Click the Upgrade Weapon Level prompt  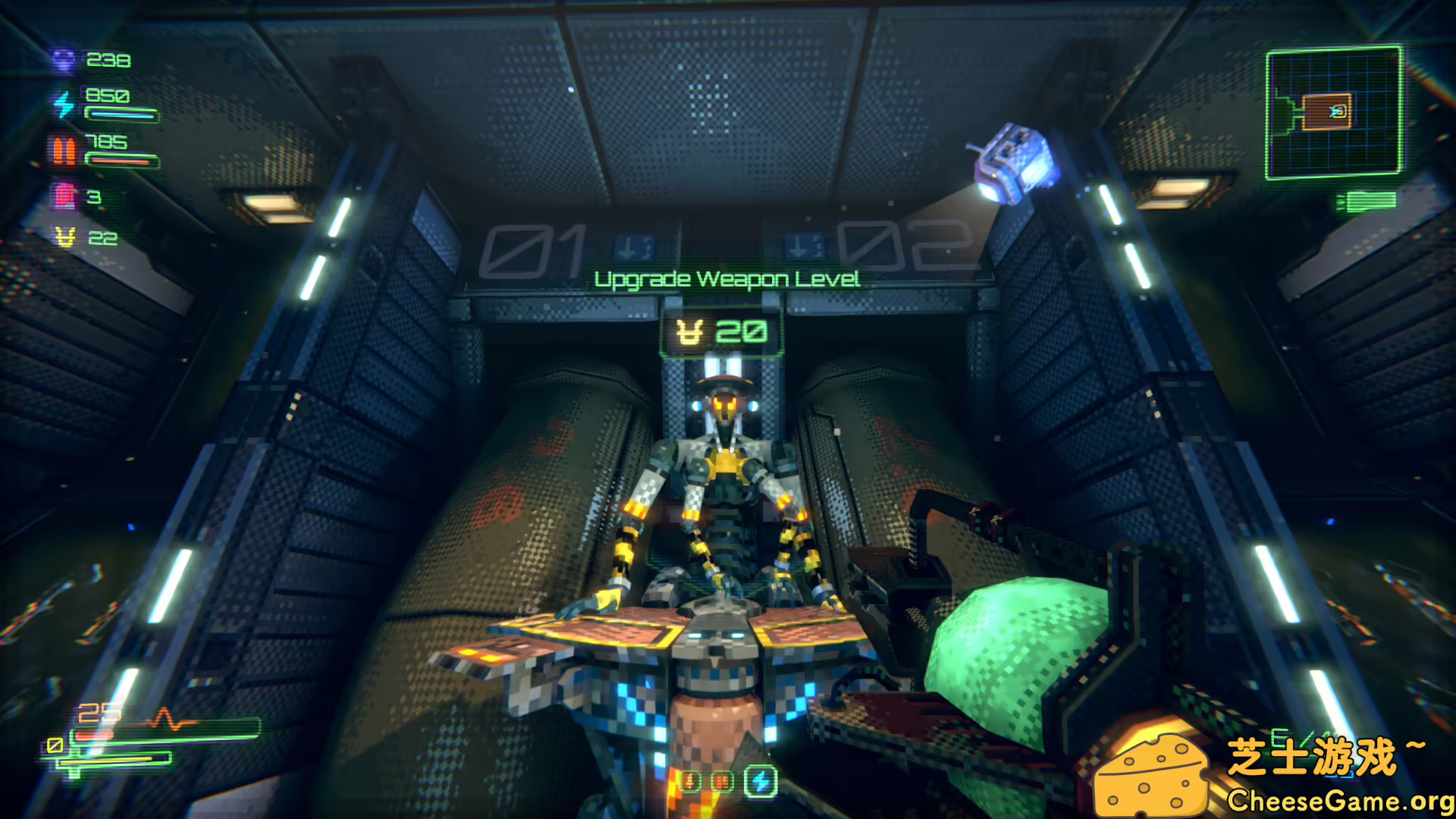[x=726, y=280]
